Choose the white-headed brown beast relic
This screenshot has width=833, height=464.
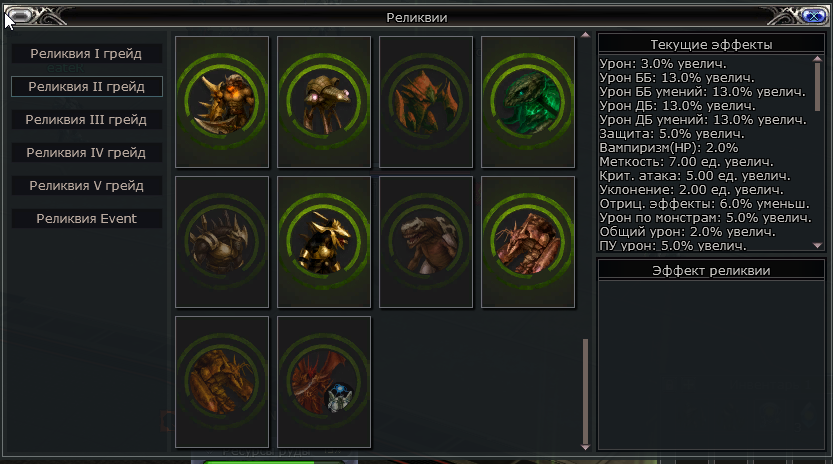[426, 242]
